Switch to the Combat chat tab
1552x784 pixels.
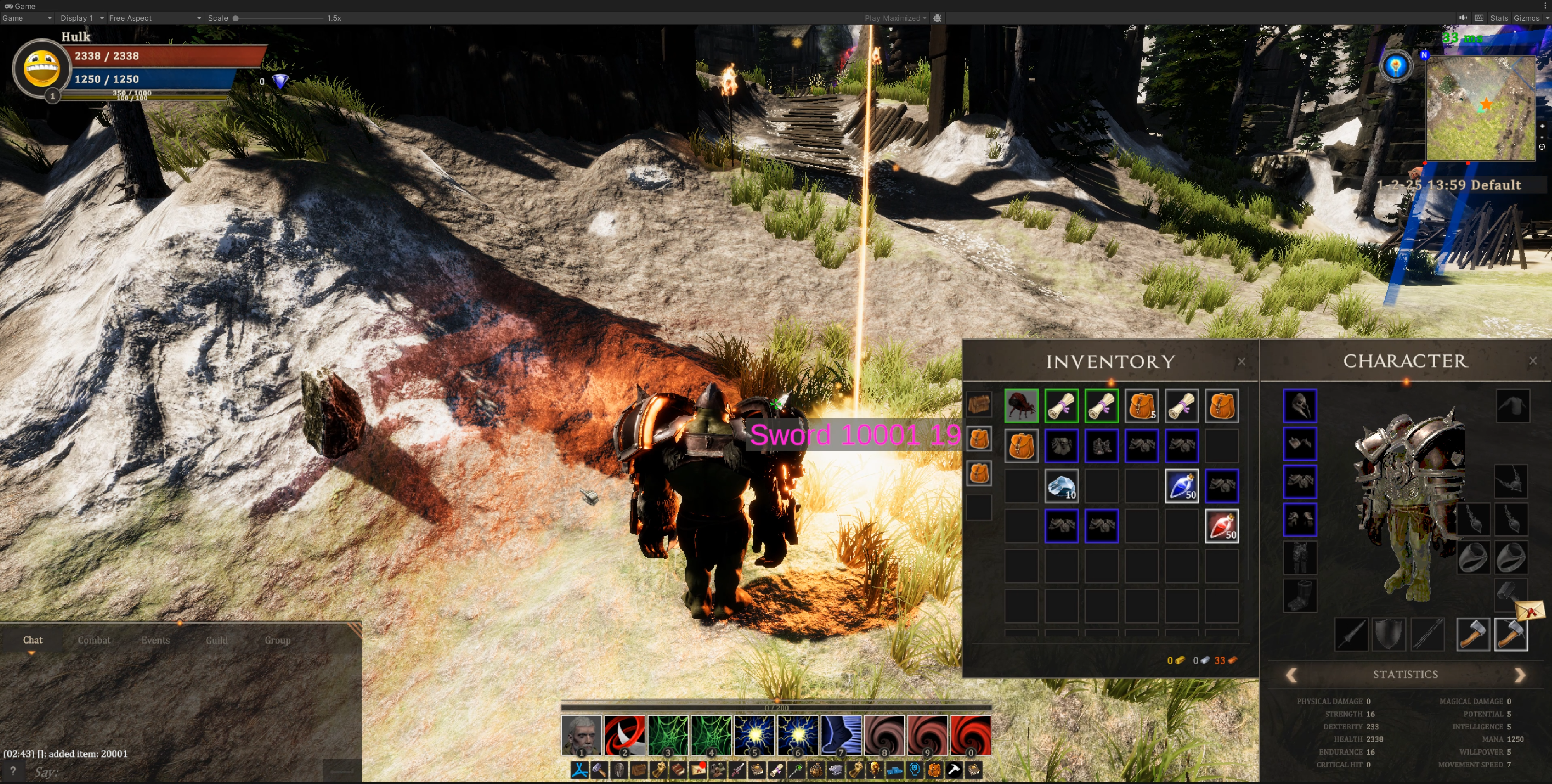tap(94, 640)
